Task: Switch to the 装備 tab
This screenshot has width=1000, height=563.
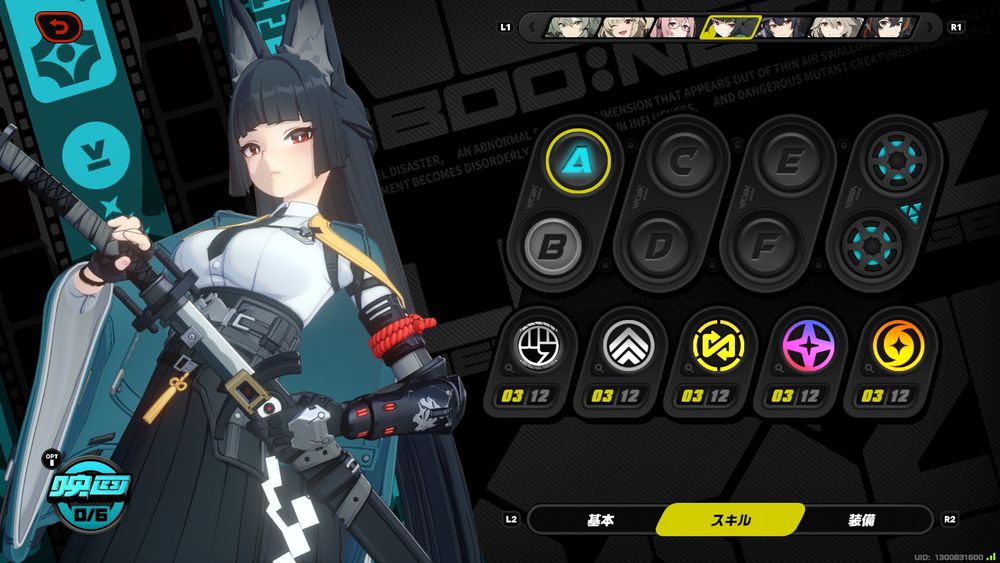Action: (862, 520)
